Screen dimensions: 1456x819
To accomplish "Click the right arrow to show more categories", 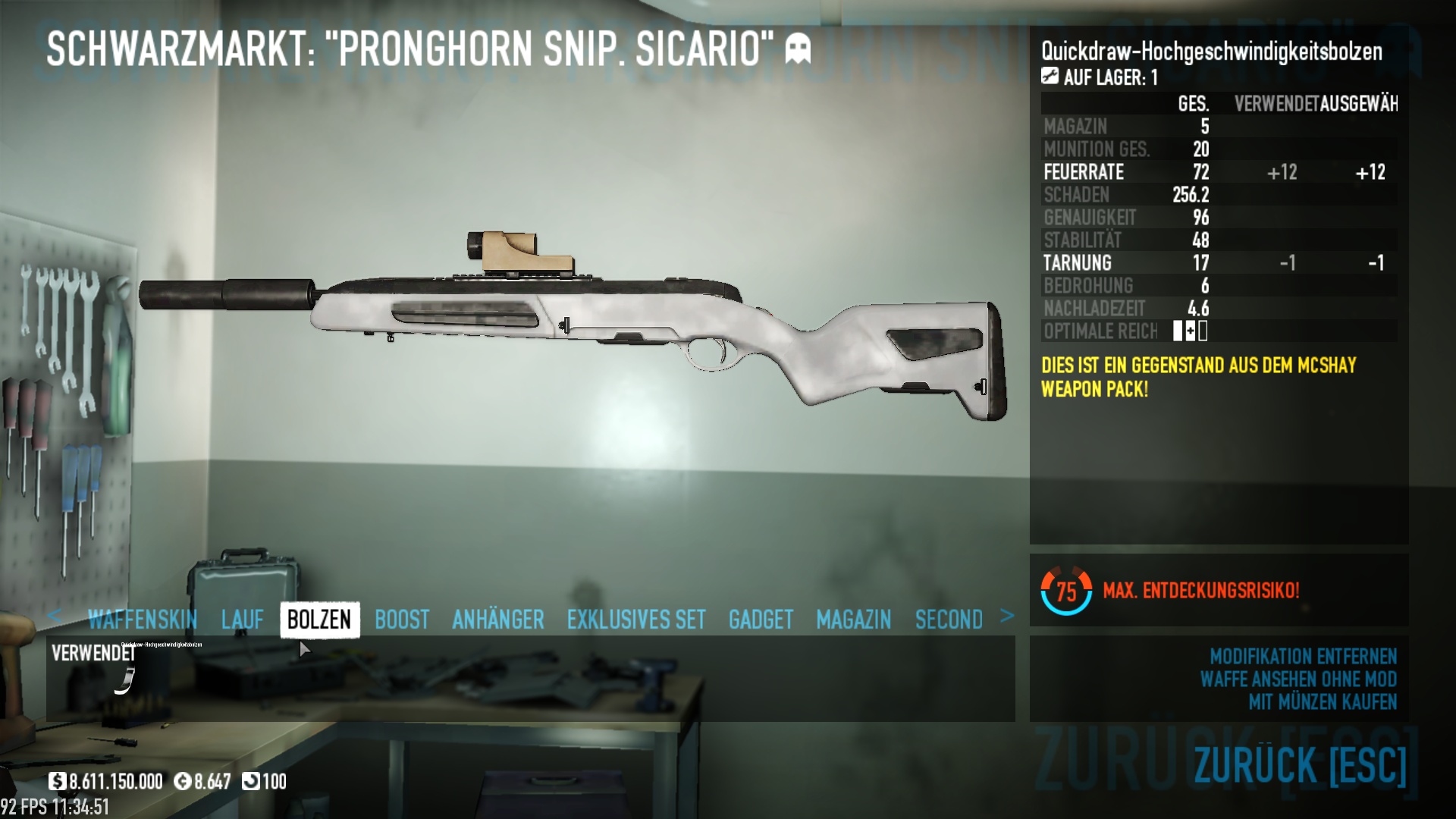I will click(1007, 616).
